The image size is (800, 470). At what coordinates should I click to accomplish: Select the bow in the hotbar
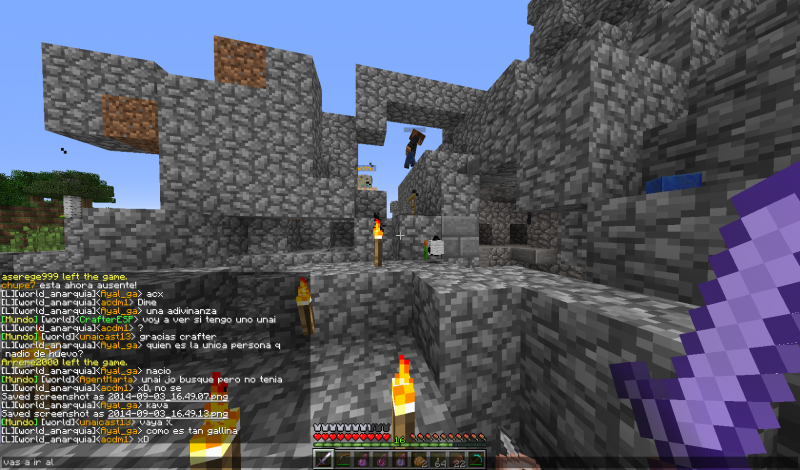342,460
